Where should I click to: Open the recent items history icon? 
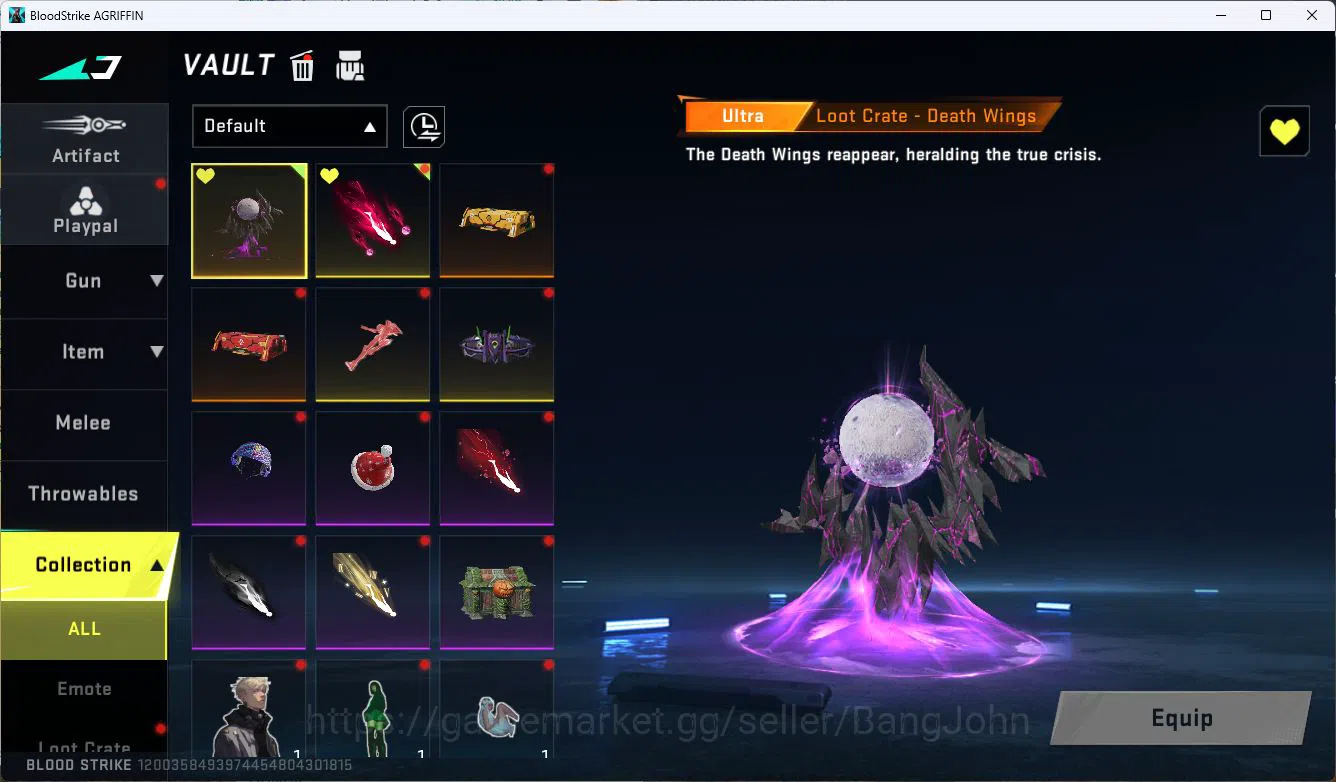(x=423, y=127)
